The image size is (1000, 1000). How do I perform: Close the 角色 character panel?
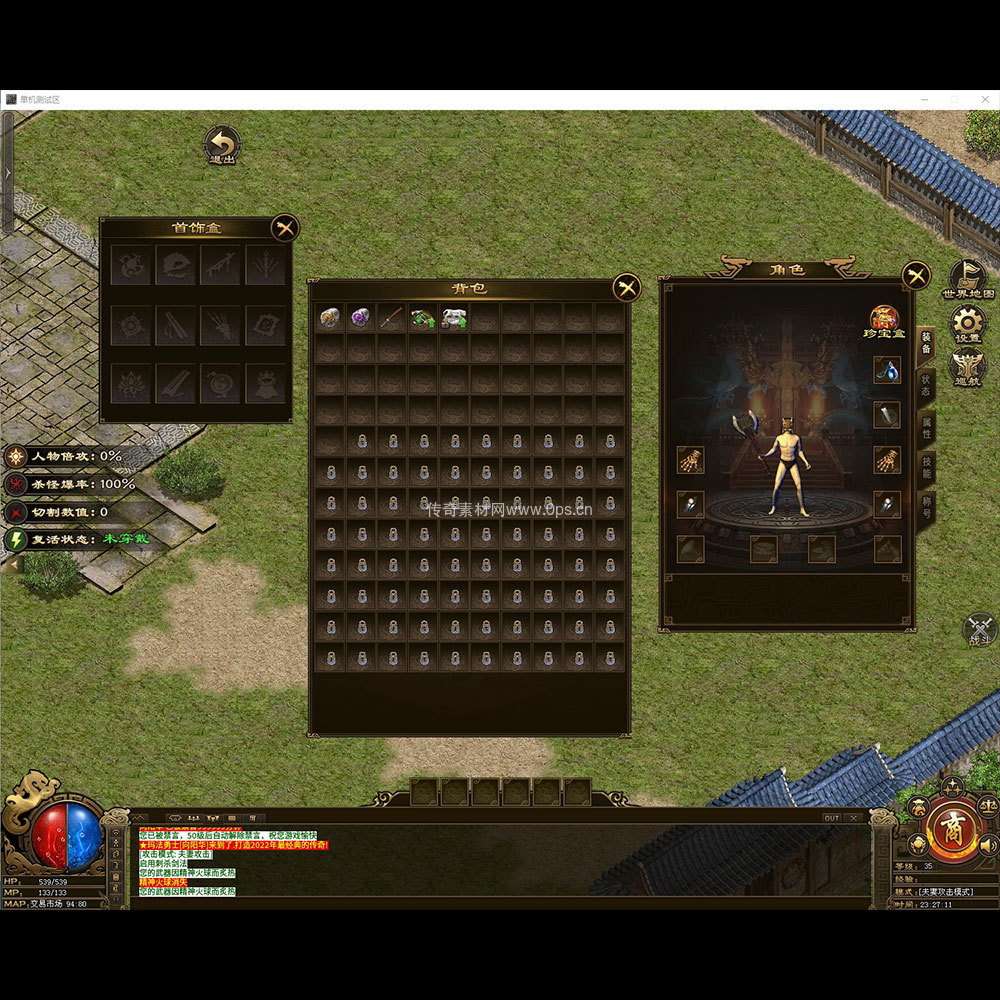[916, 275]
